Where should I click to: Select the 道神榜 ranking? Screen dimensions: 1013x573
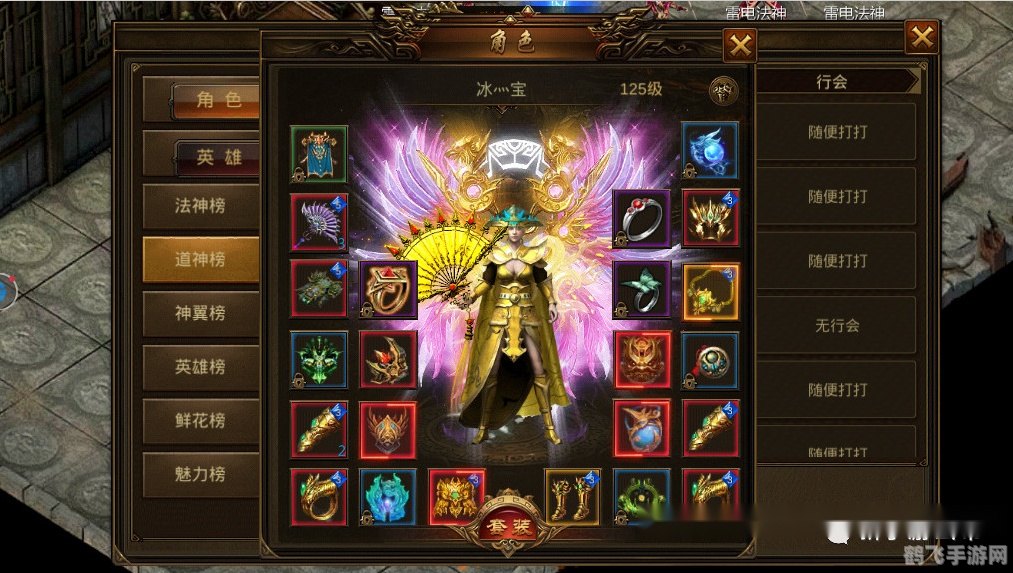click(200, 260)
